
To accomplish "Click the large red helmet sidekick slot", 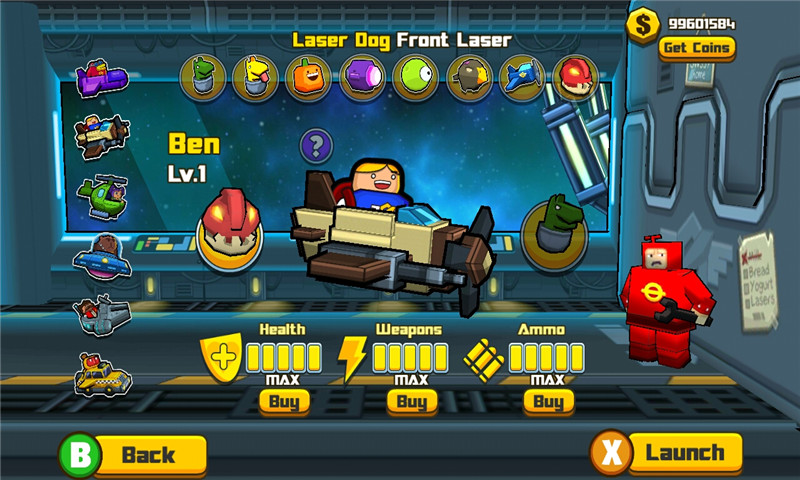I will tap(229, 227).
